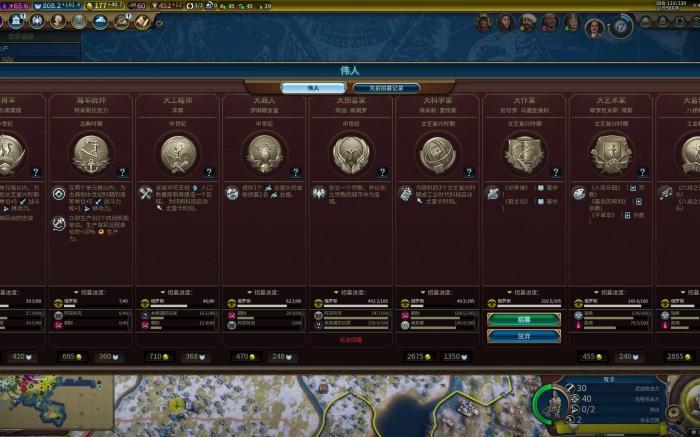Select the Great Merchant portrait medallion
This screenshot has width=700, height=437.
click(265, 154)
